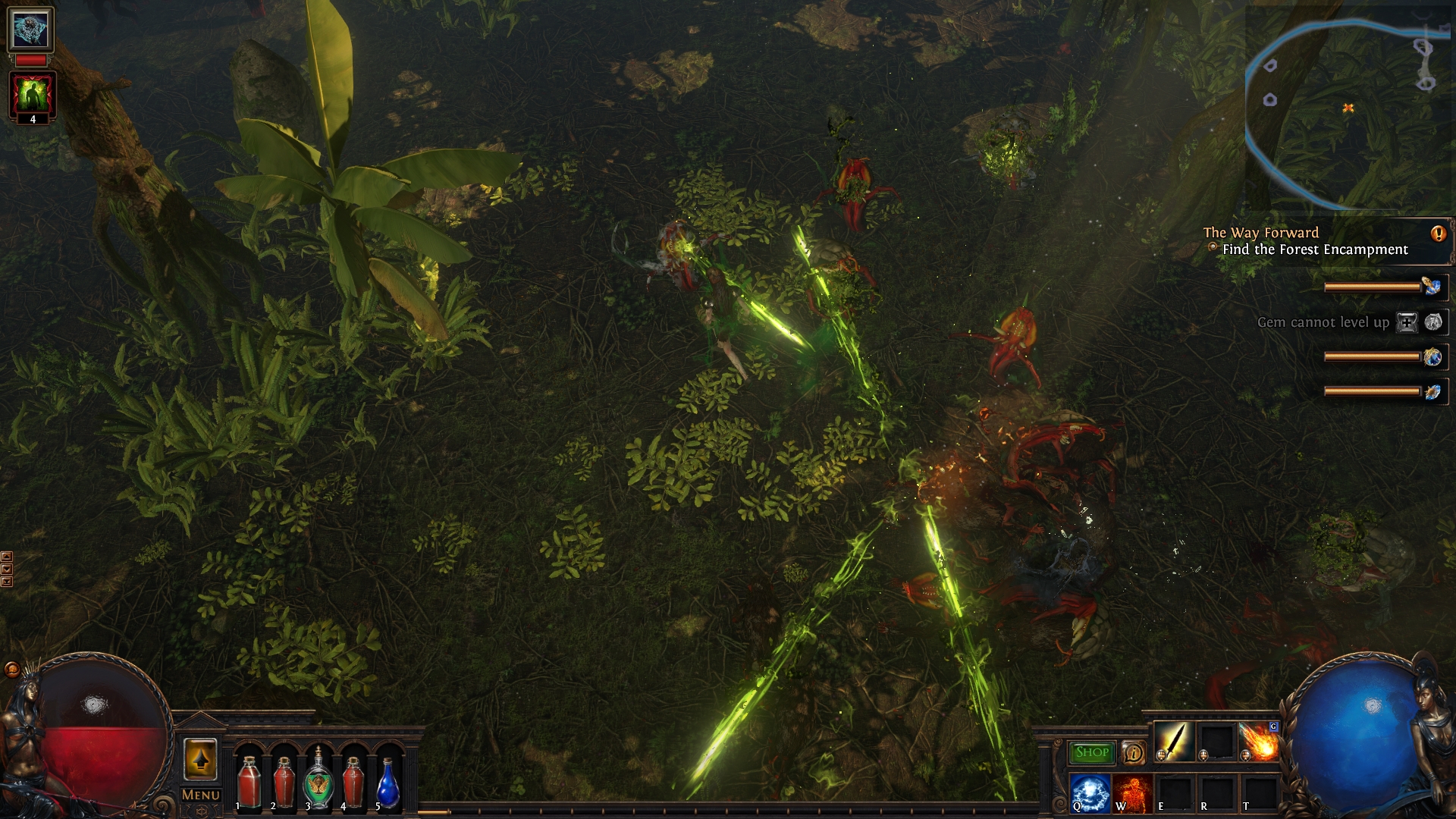Activate the fireball skill slot
1456x819 pixels.
[1258, 741]
